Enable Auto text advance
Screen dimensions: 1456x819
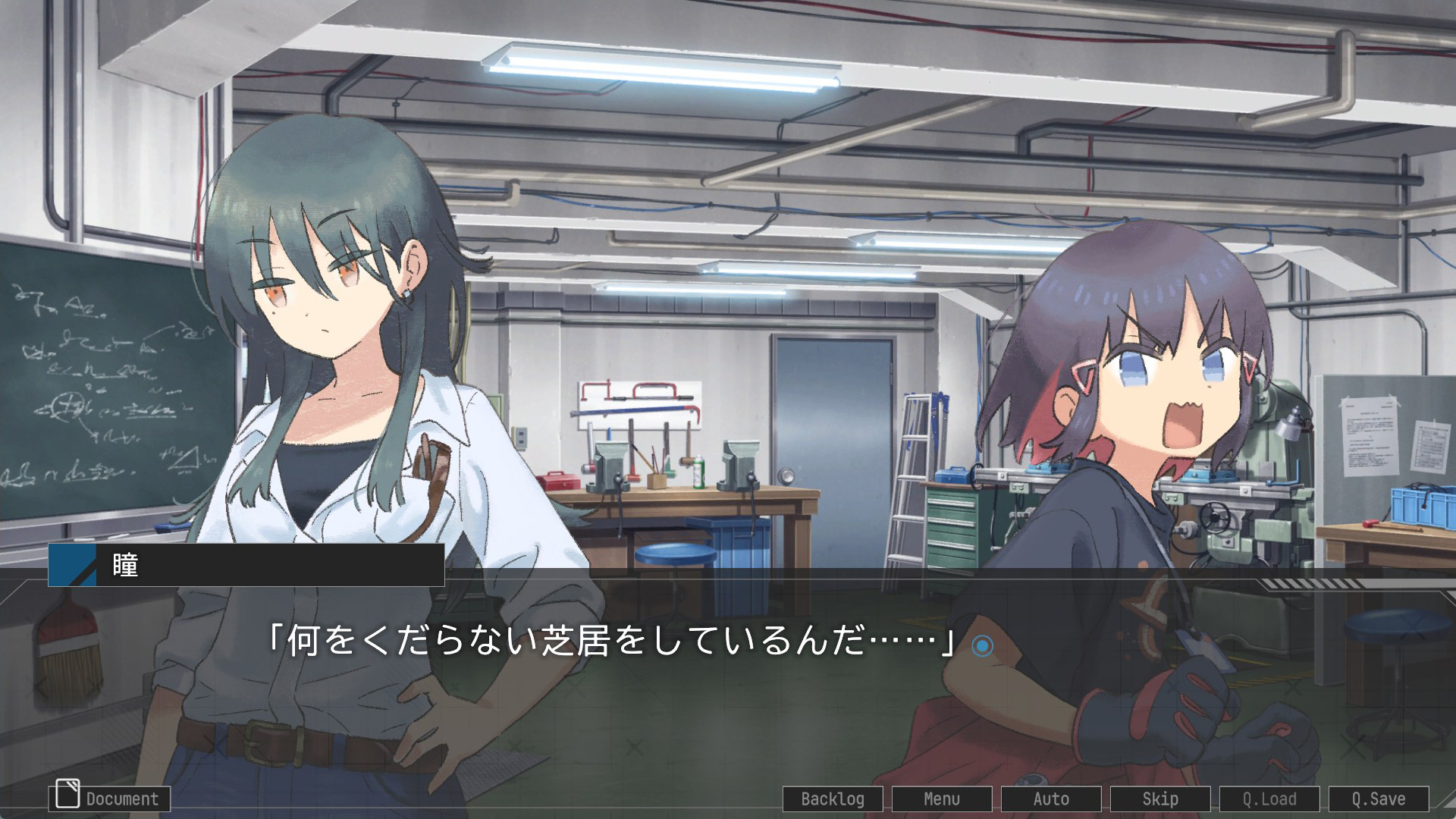pyautogui.click(x=1051, y=799)
